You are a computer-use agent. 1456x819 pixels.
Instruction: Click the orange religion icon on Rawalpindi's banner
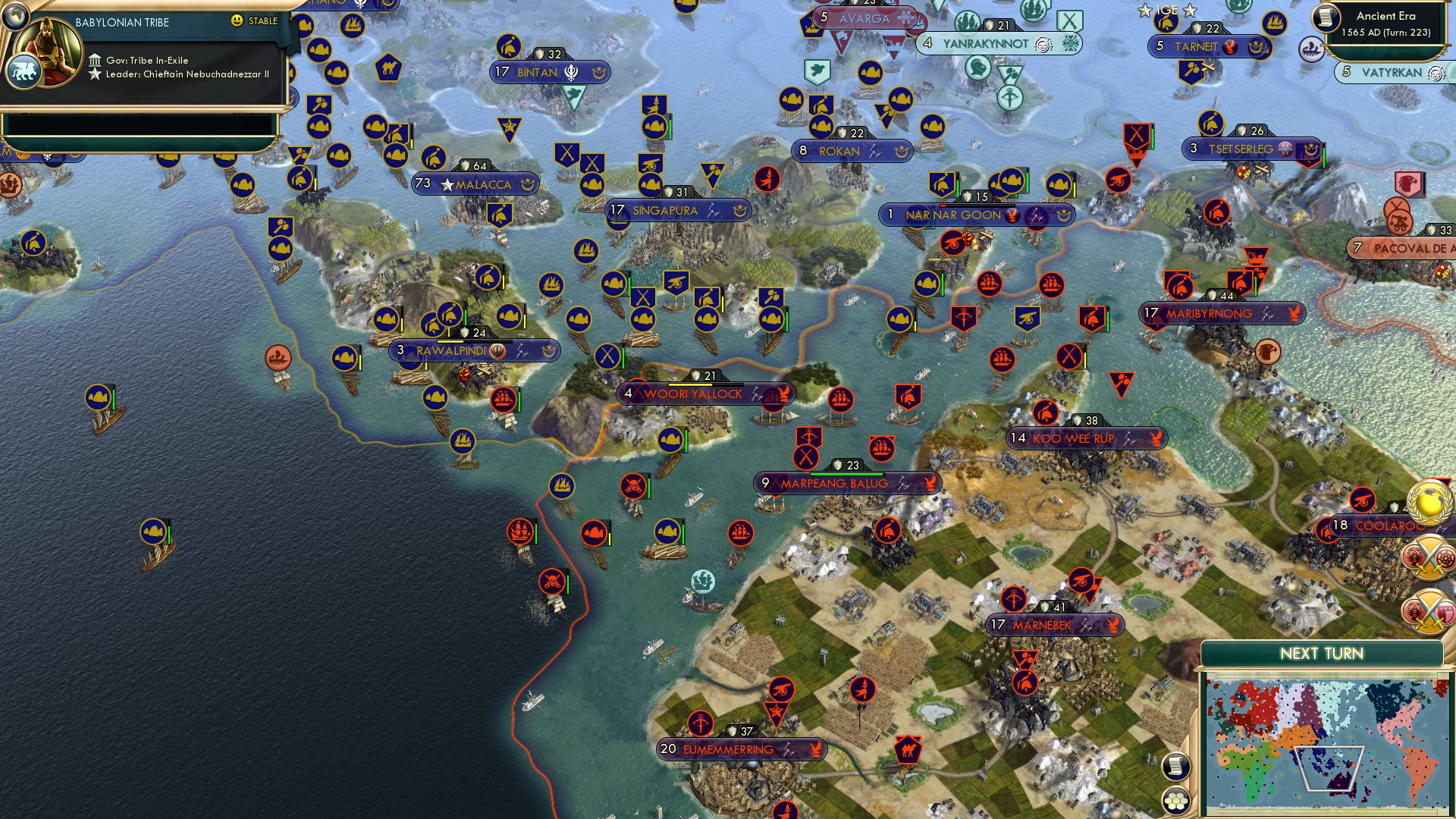497,351
